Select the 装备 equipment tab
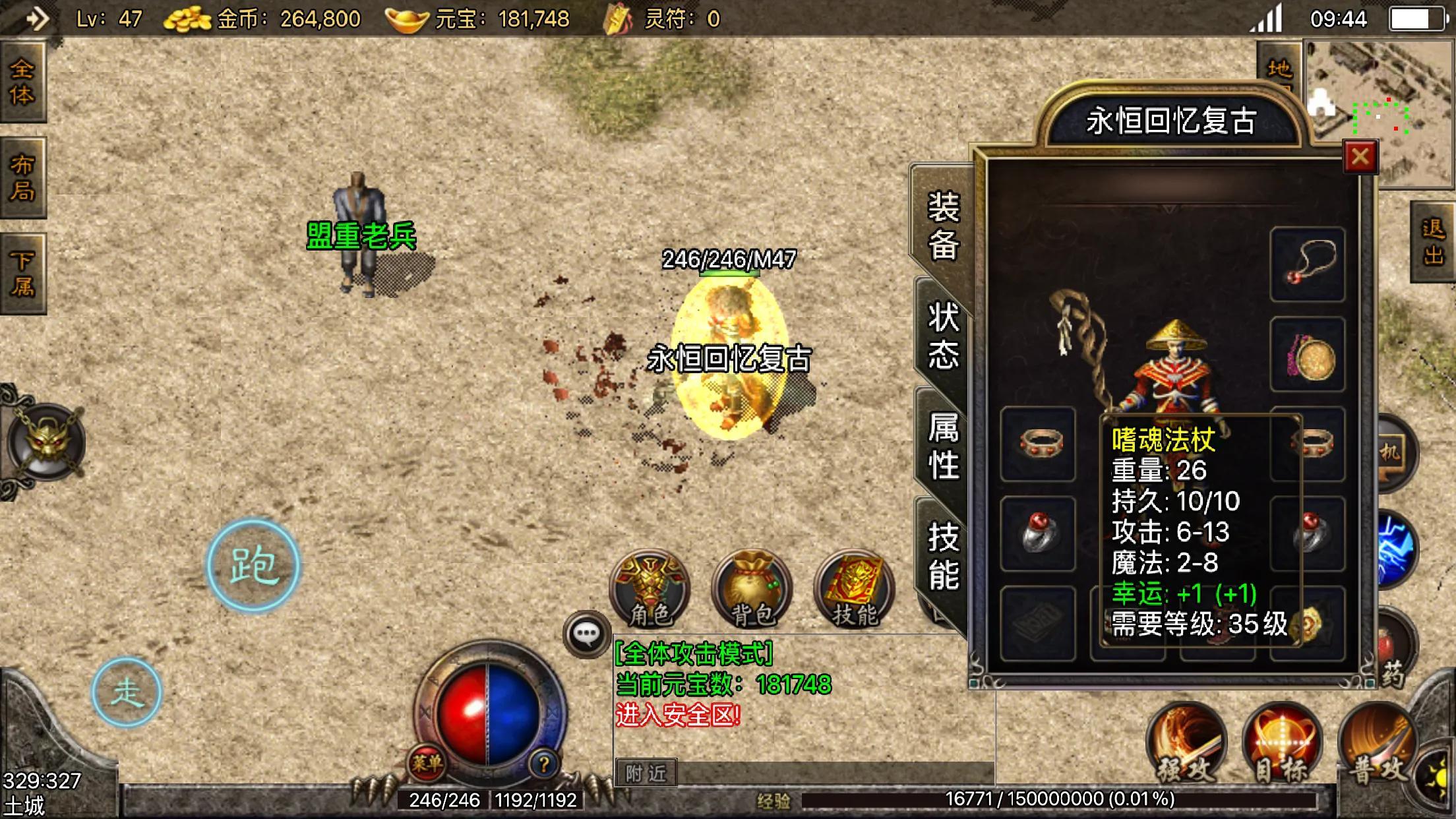The image size is (1456, 819). (943, 226)
